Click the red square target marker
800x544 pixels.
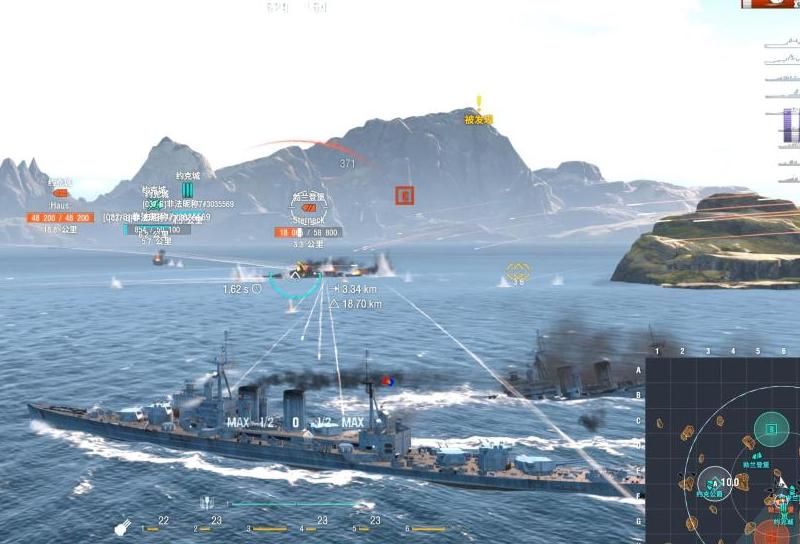(404, 196)
